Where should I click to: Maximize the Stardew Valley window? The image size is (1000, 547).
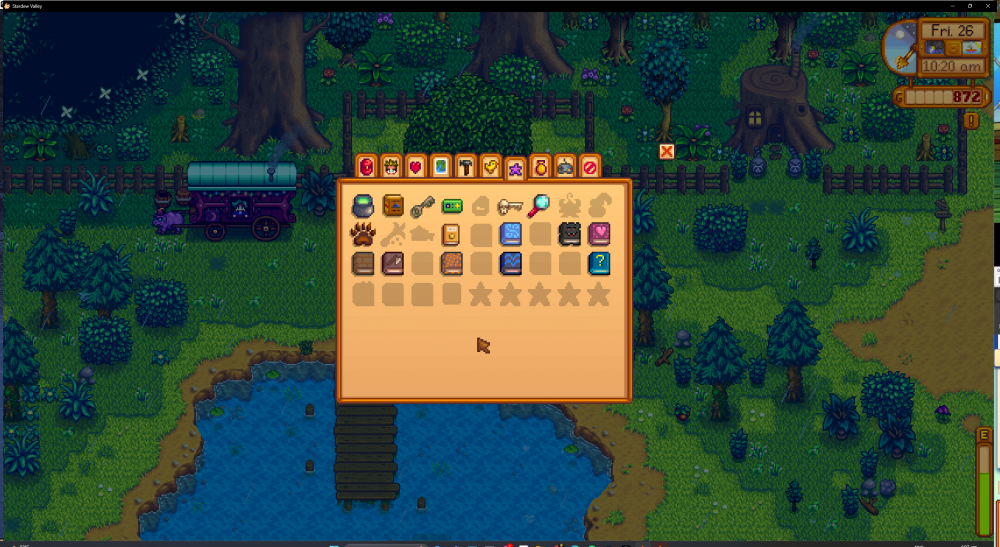click(970, 5)
